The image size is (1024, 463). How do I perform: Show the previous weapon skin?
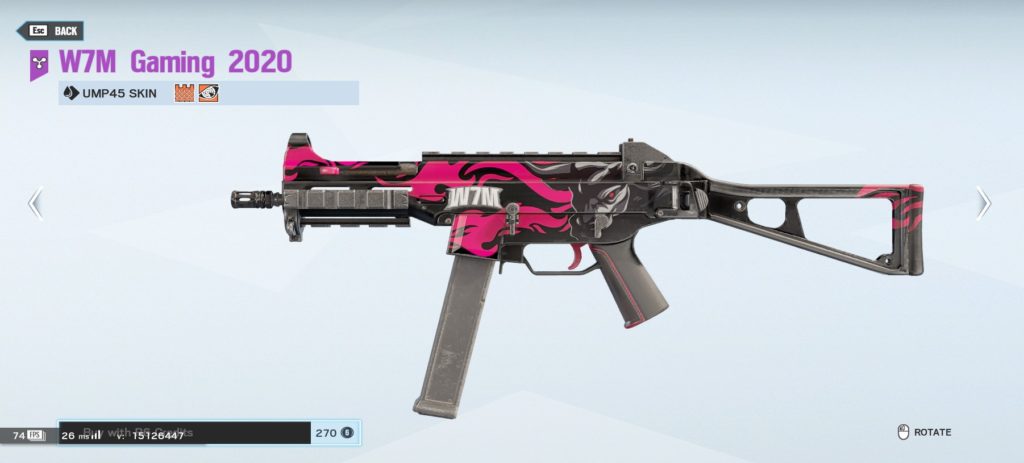point(35,204)
